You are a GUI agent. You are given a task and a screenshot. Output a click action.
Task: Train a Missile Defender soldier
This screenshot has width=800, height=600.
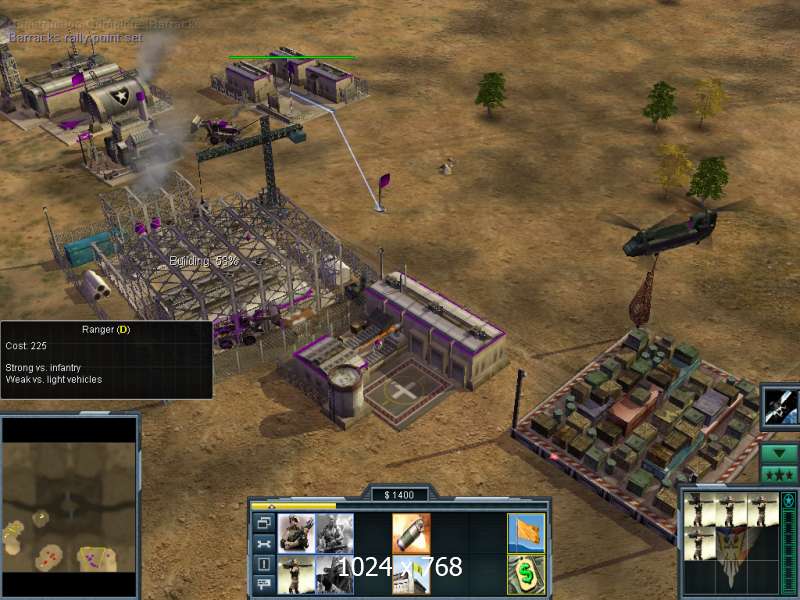(x=296, y=574)
